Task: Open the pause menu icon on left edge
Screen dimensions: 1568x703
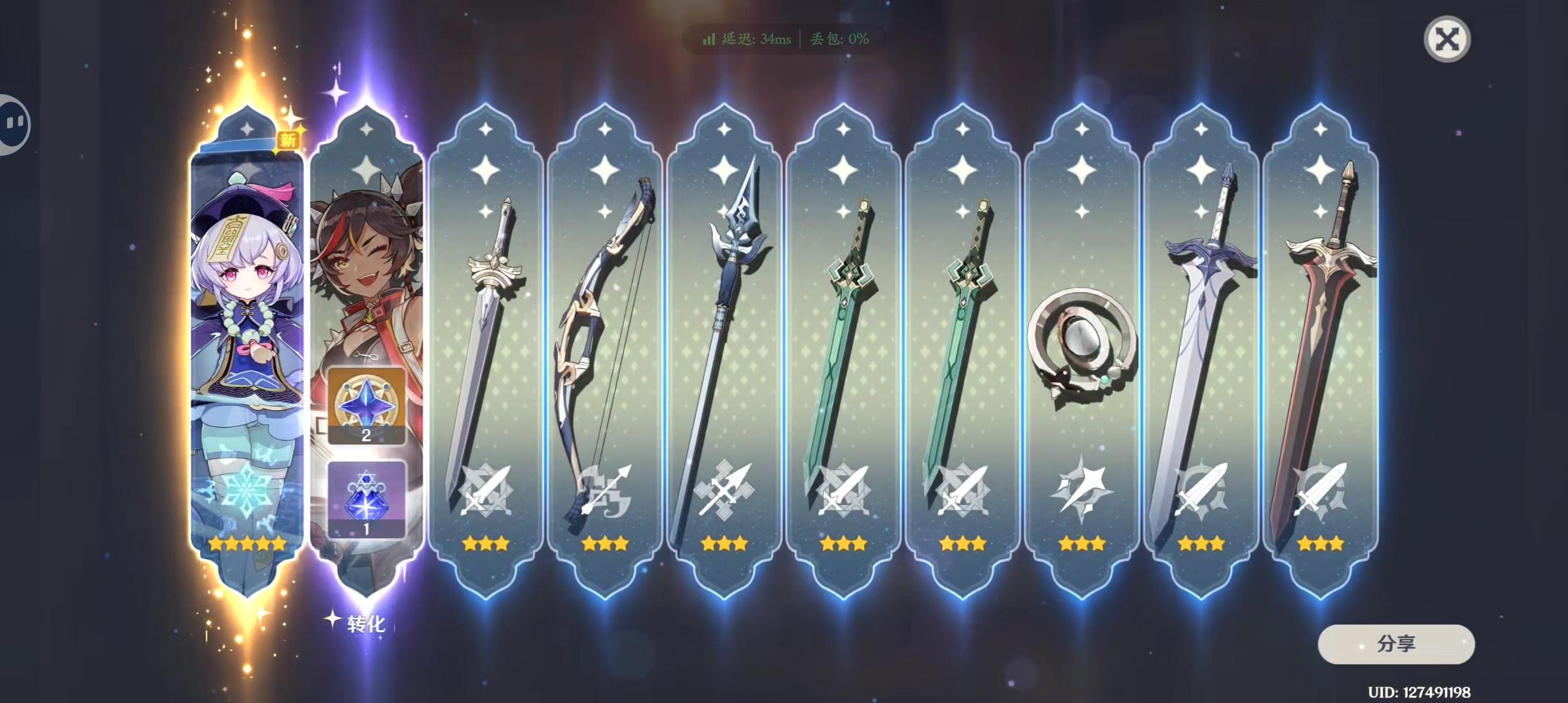Action: tap(14, 121)
